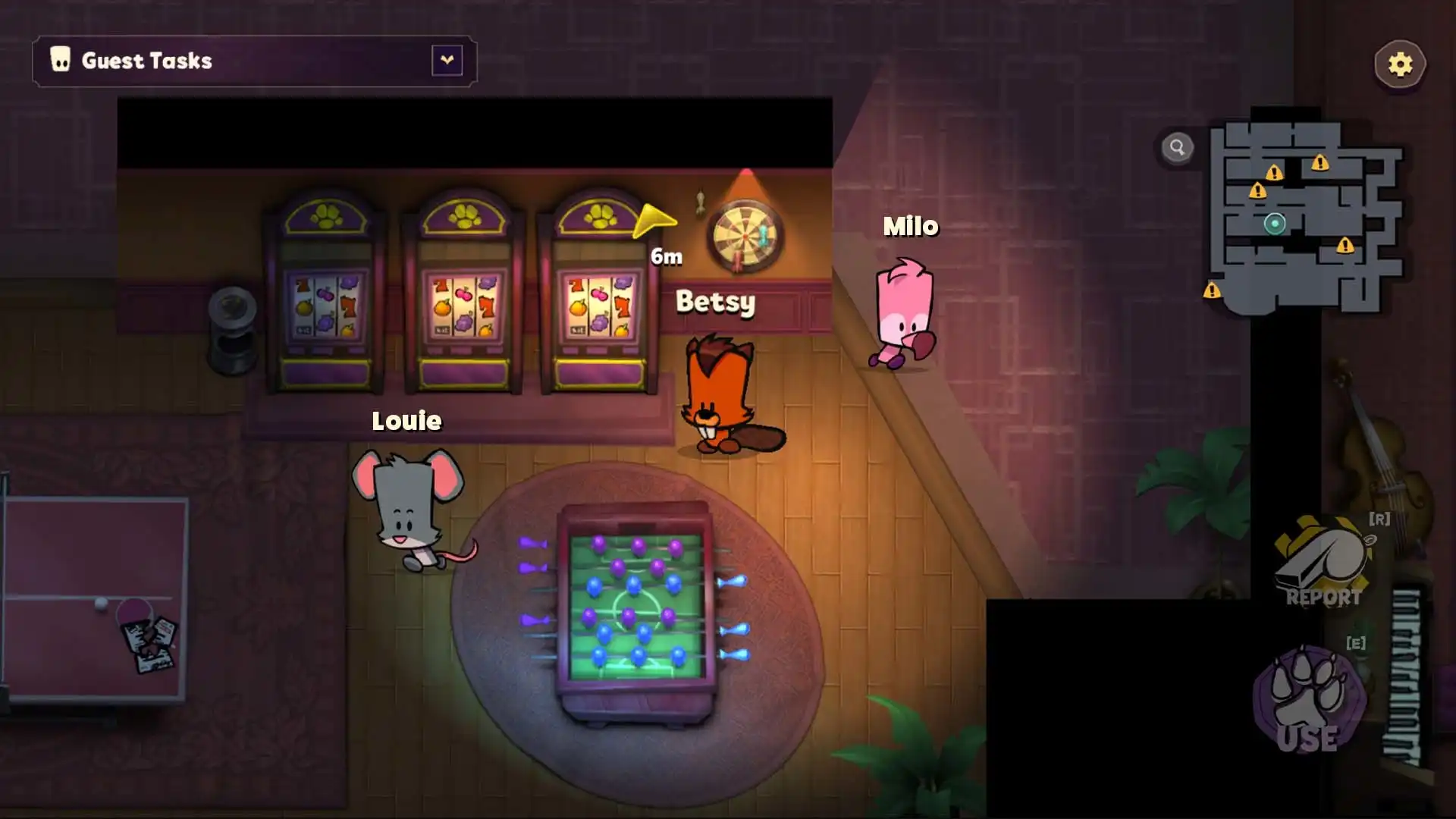Click the magnifying glass next to the minimap

coord(1178,147)
